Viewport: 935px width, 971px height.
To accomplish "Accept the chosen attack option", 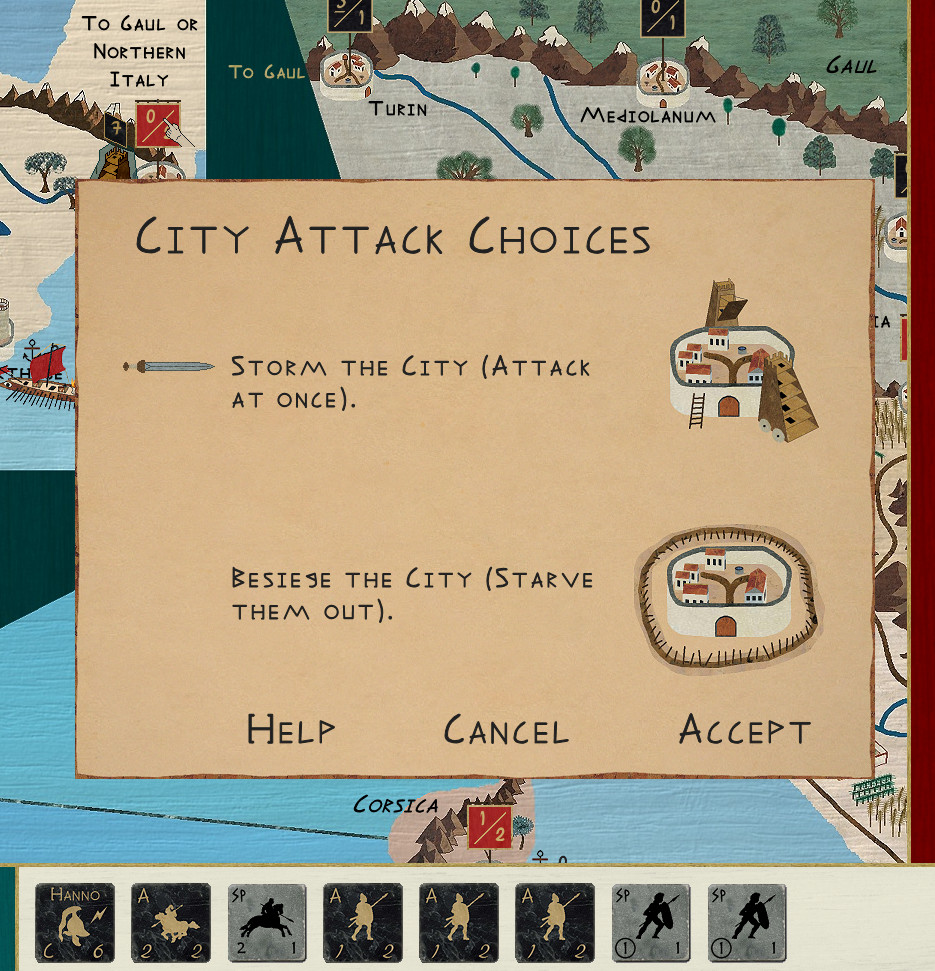I will (744, 730).
